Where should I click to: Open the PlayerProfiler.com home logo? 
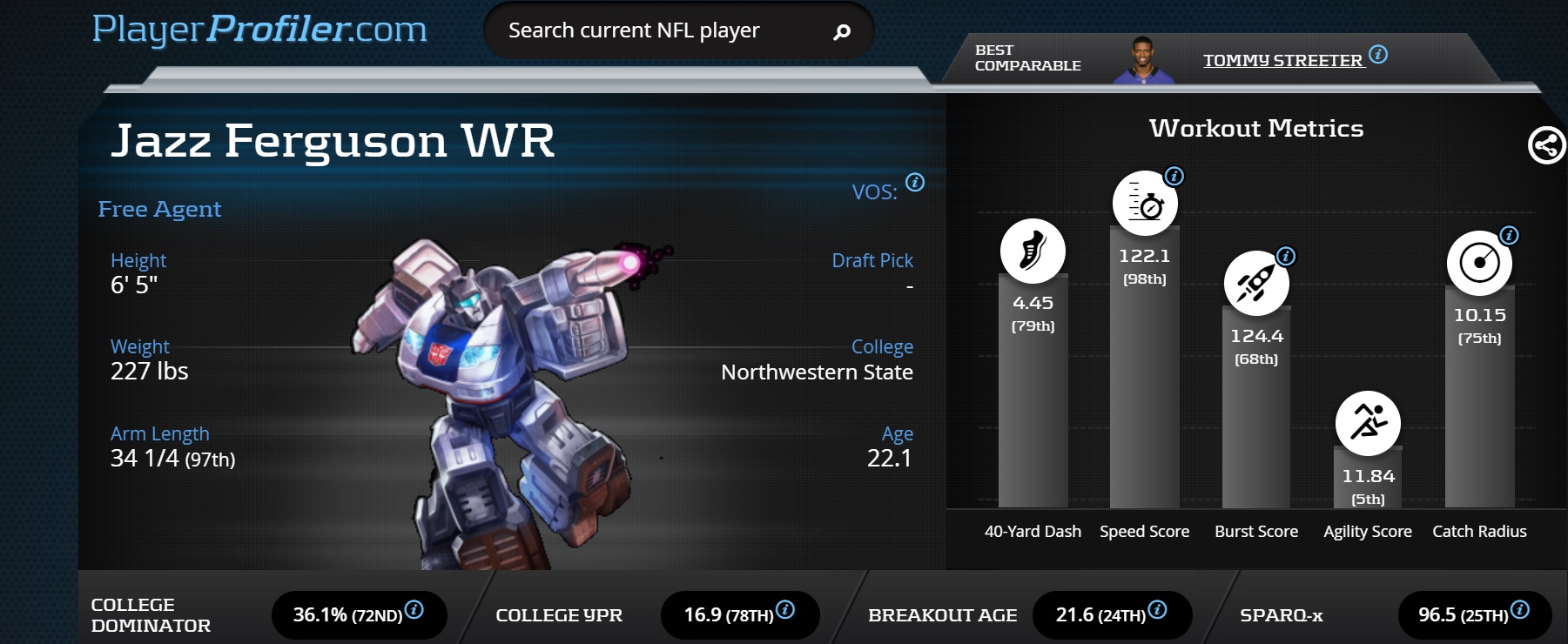point(259,30)
